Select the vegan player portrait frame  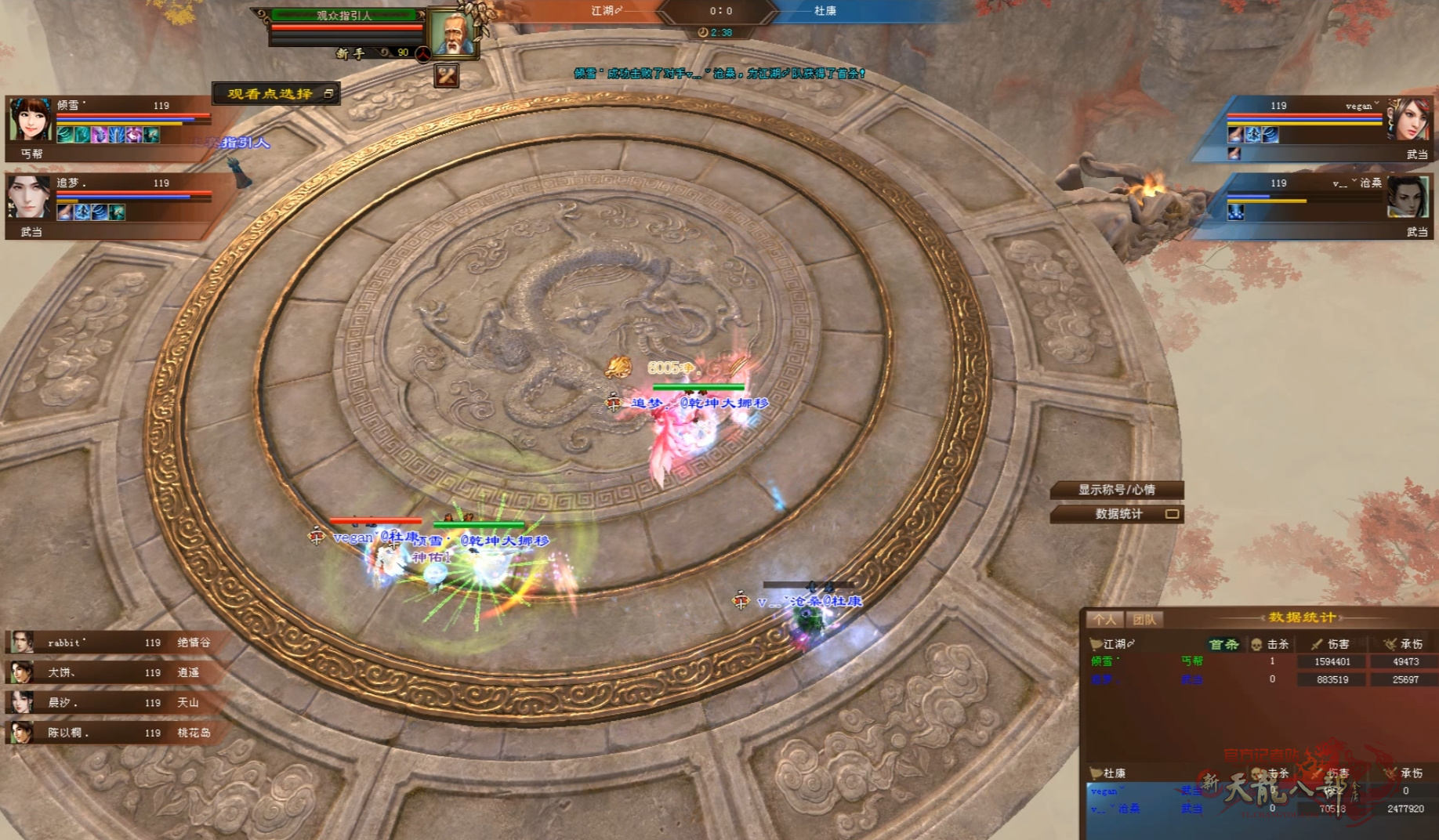coord(1408,120)
